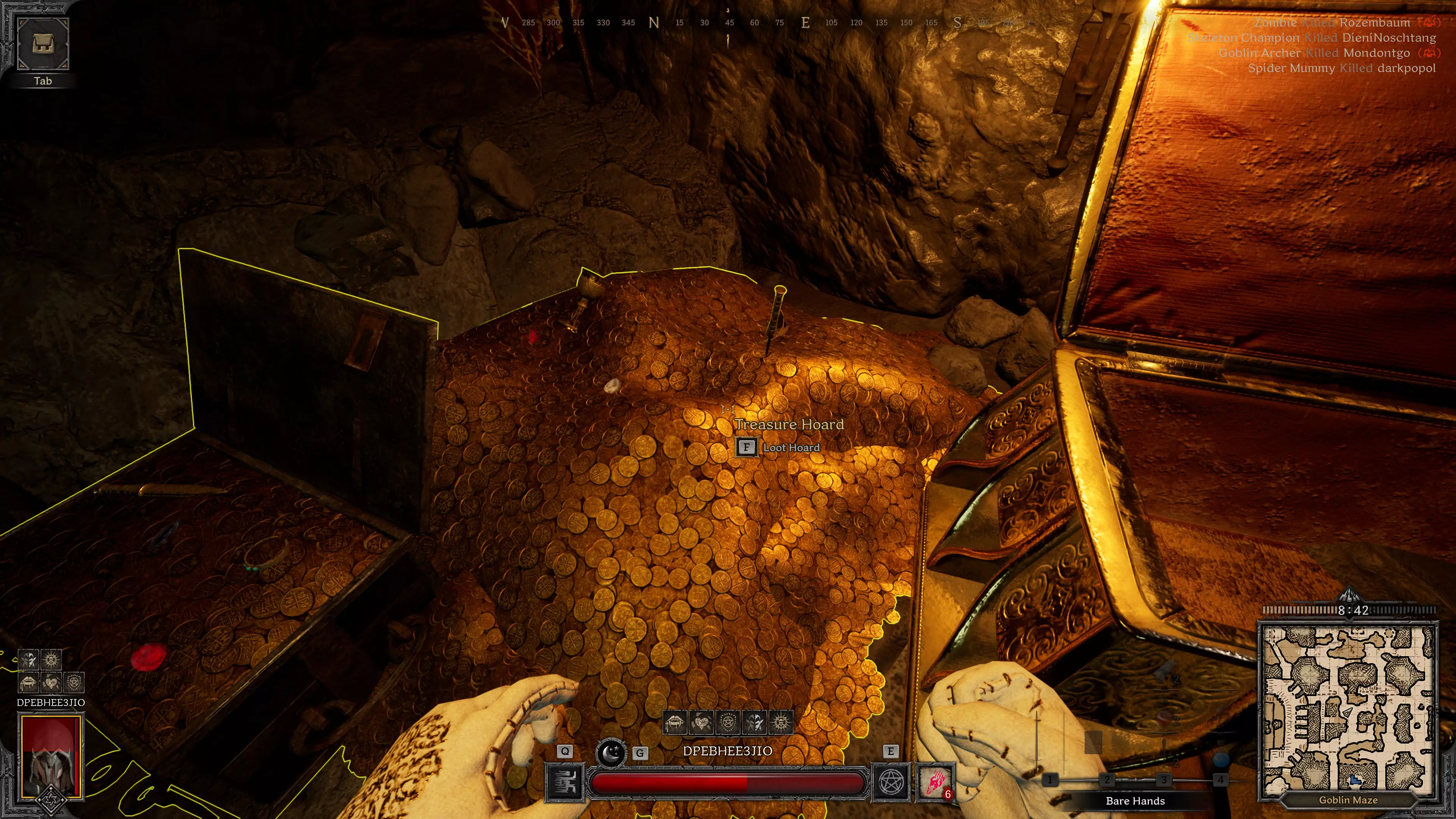
Task: Use the red hand scroll item
Action: click(935, 782)
